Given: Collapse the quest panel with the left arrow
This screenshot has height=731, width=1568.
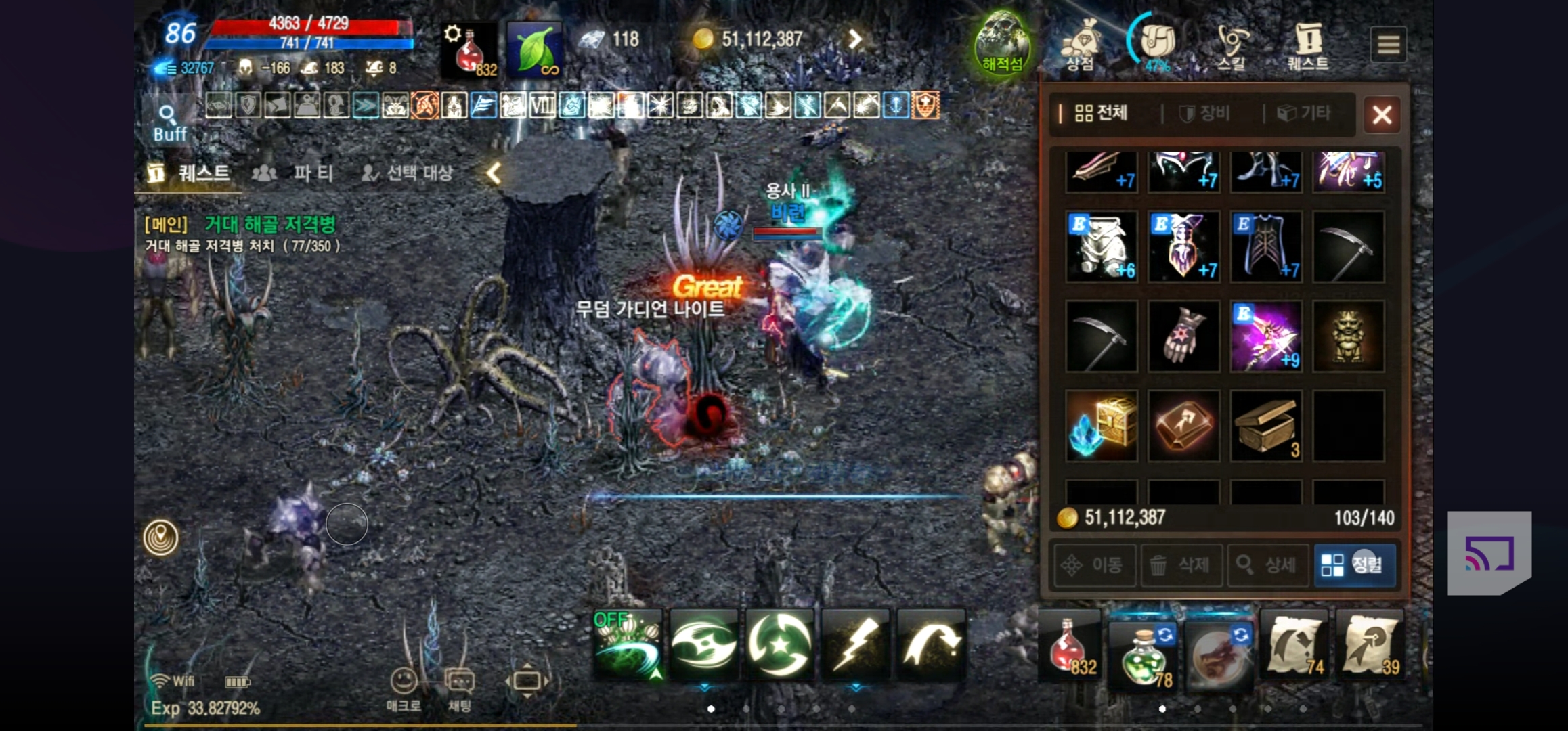Looking at the screenshot, I should pyautogui.click(x=494, y=173).
